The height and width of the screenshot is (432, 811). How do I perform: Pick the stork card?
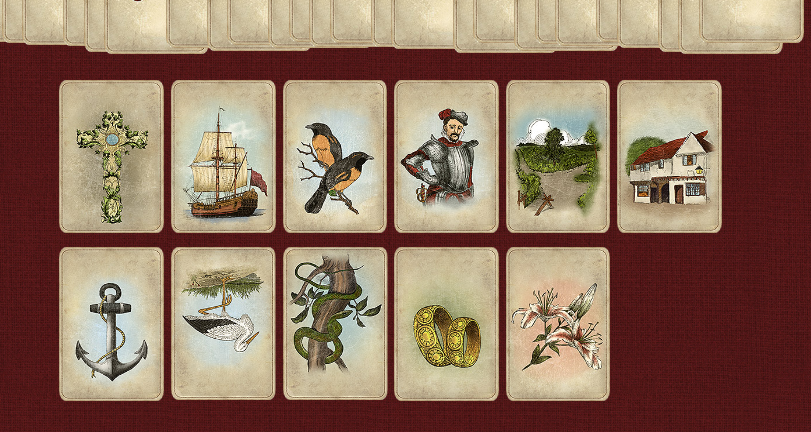point(223,324)
